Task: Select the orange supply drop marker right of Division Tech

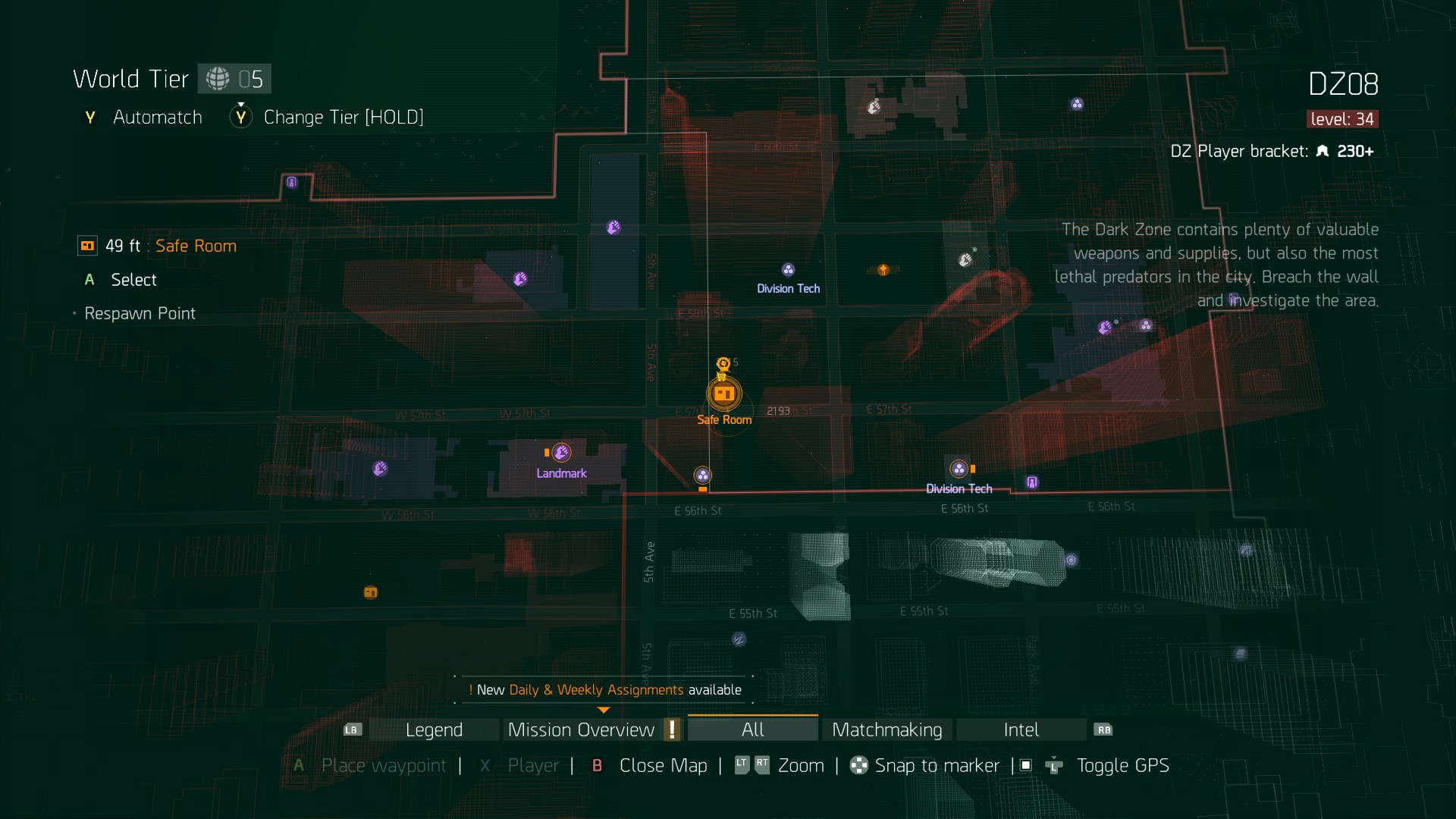Action: coord(883,270)
